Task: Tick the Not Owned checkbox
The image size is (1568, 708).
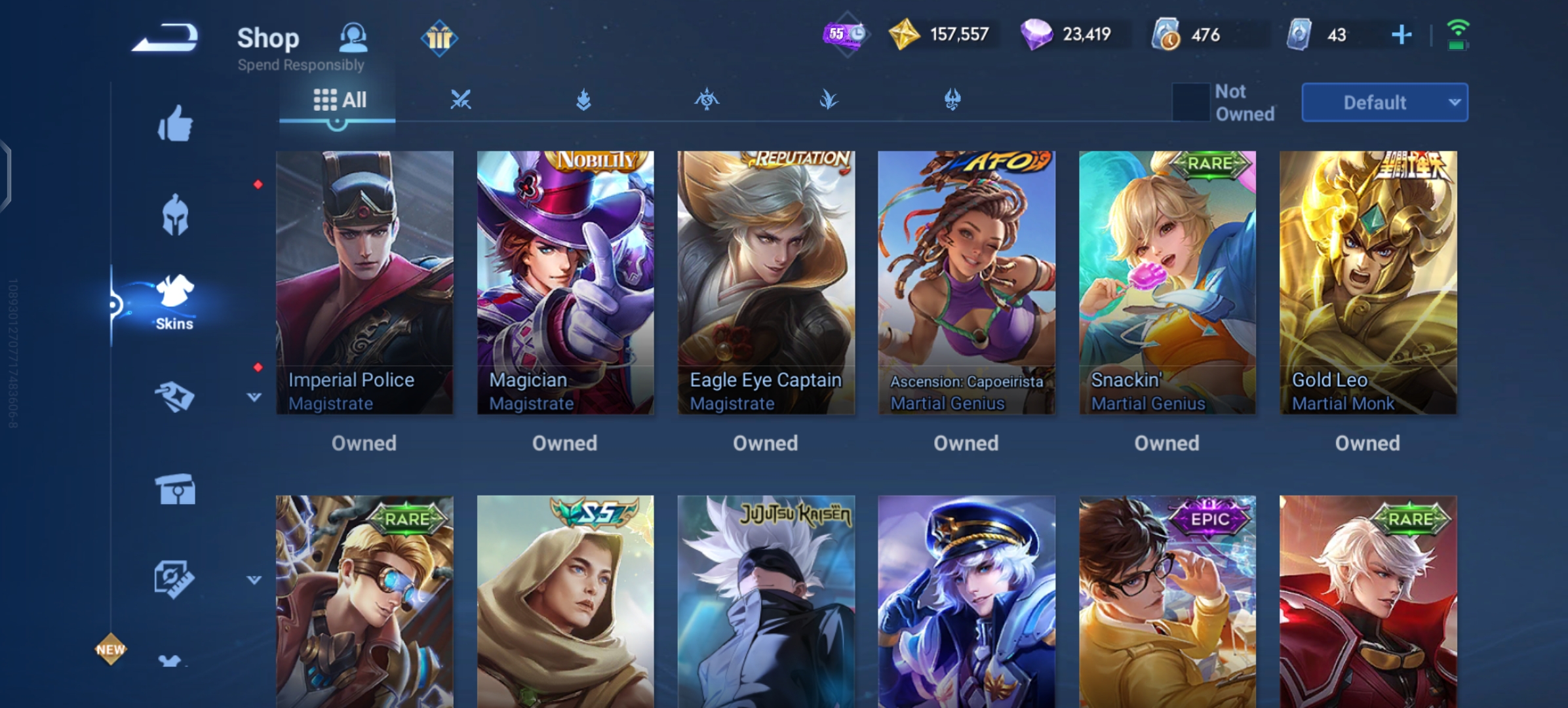Action: click(1190, 102)
